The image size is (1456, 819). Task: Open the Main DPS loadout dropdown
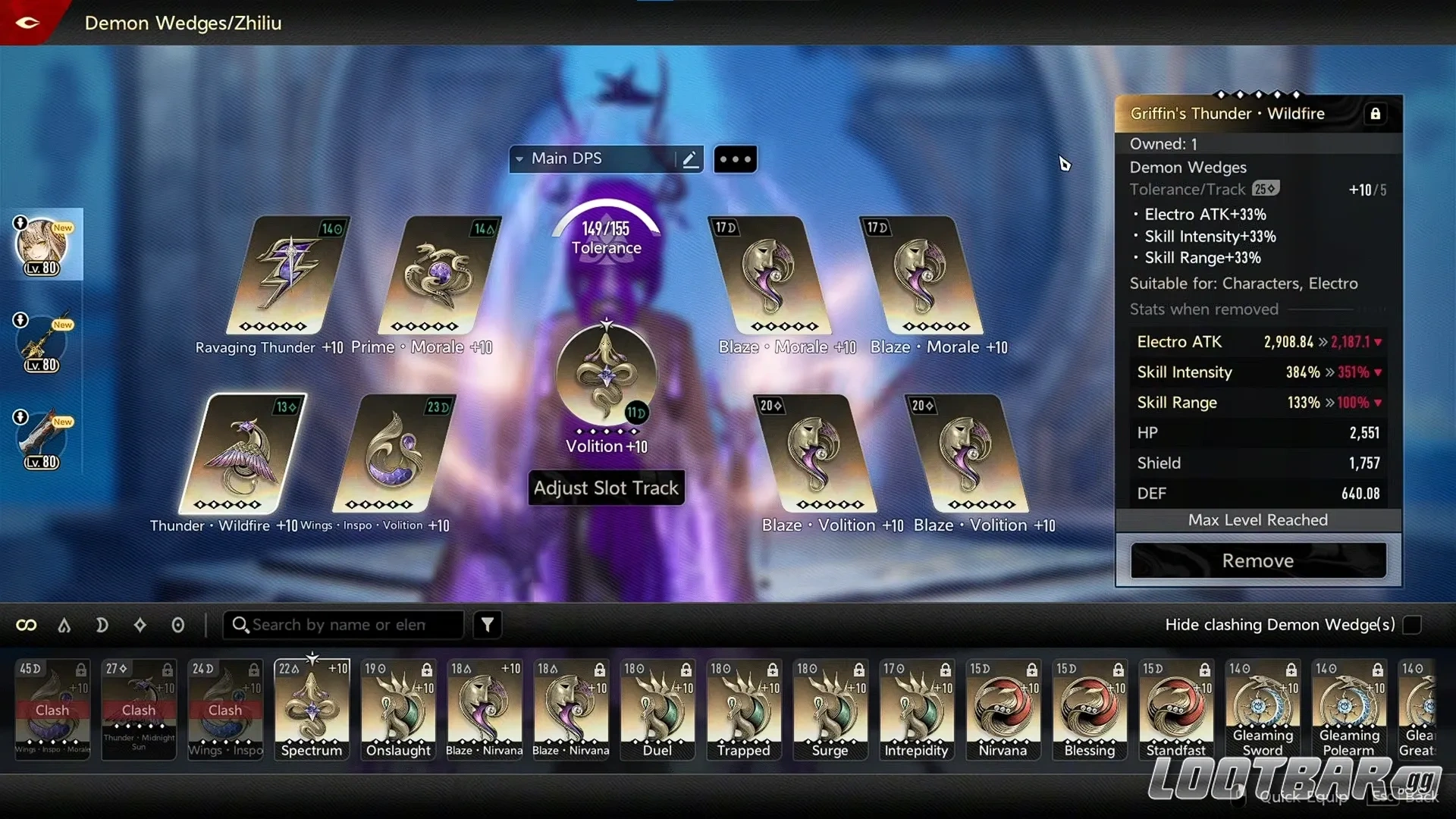pos(519,159)
